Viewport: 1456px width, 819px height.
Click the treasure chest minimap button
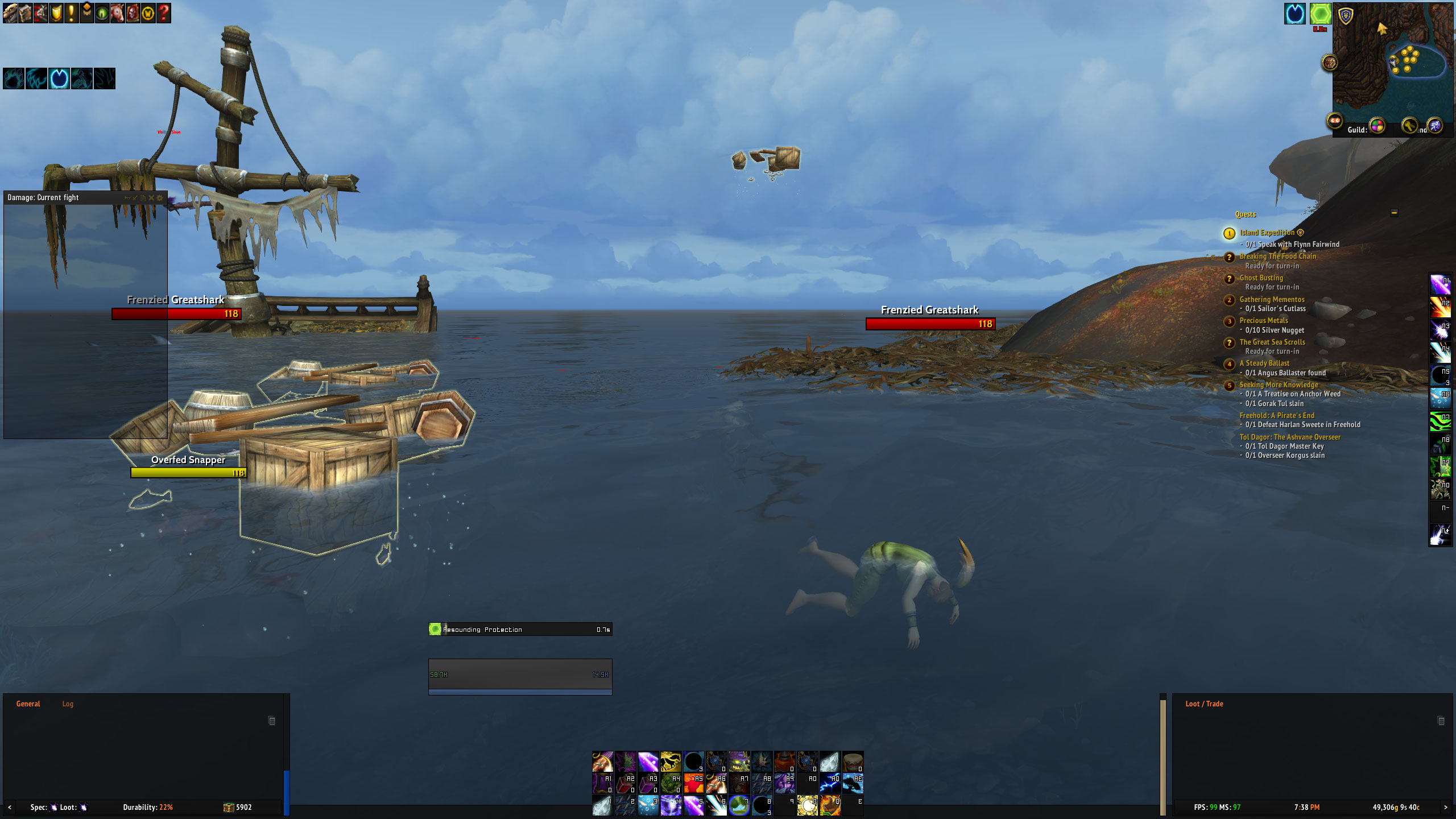point(1329,62)
